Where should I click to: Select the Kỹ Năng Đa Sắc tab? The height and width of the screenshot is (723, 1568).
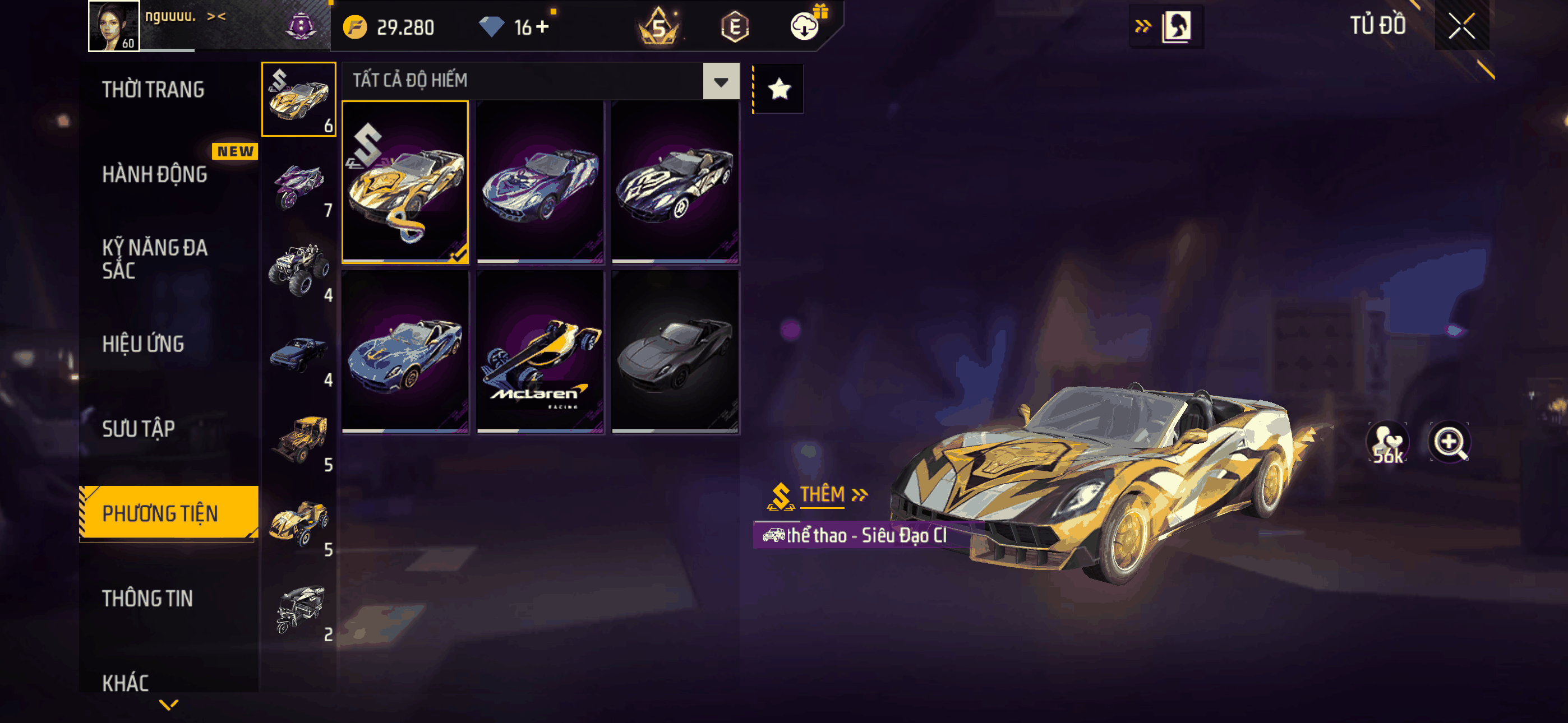pos(155,258)
